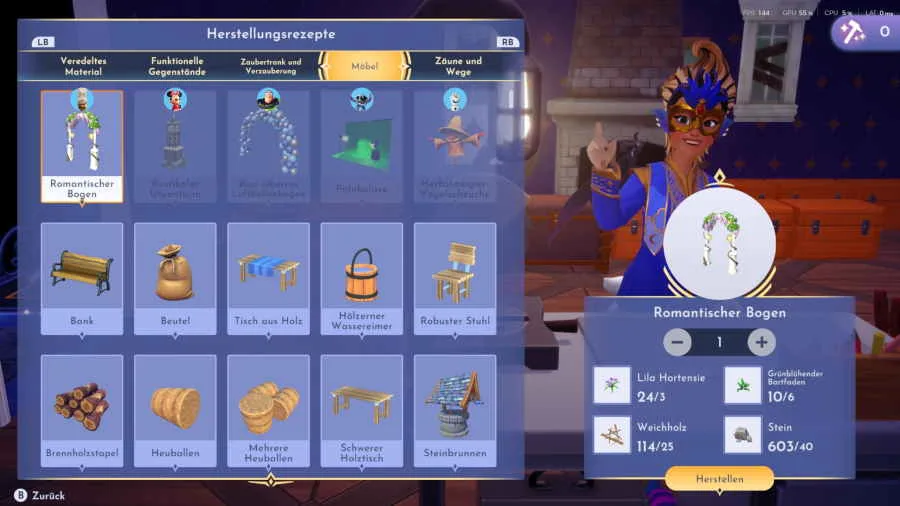The image size is (900, 506).
Task: Decrease crafting quantity with minus button
Action: click(x=677, y=342)
